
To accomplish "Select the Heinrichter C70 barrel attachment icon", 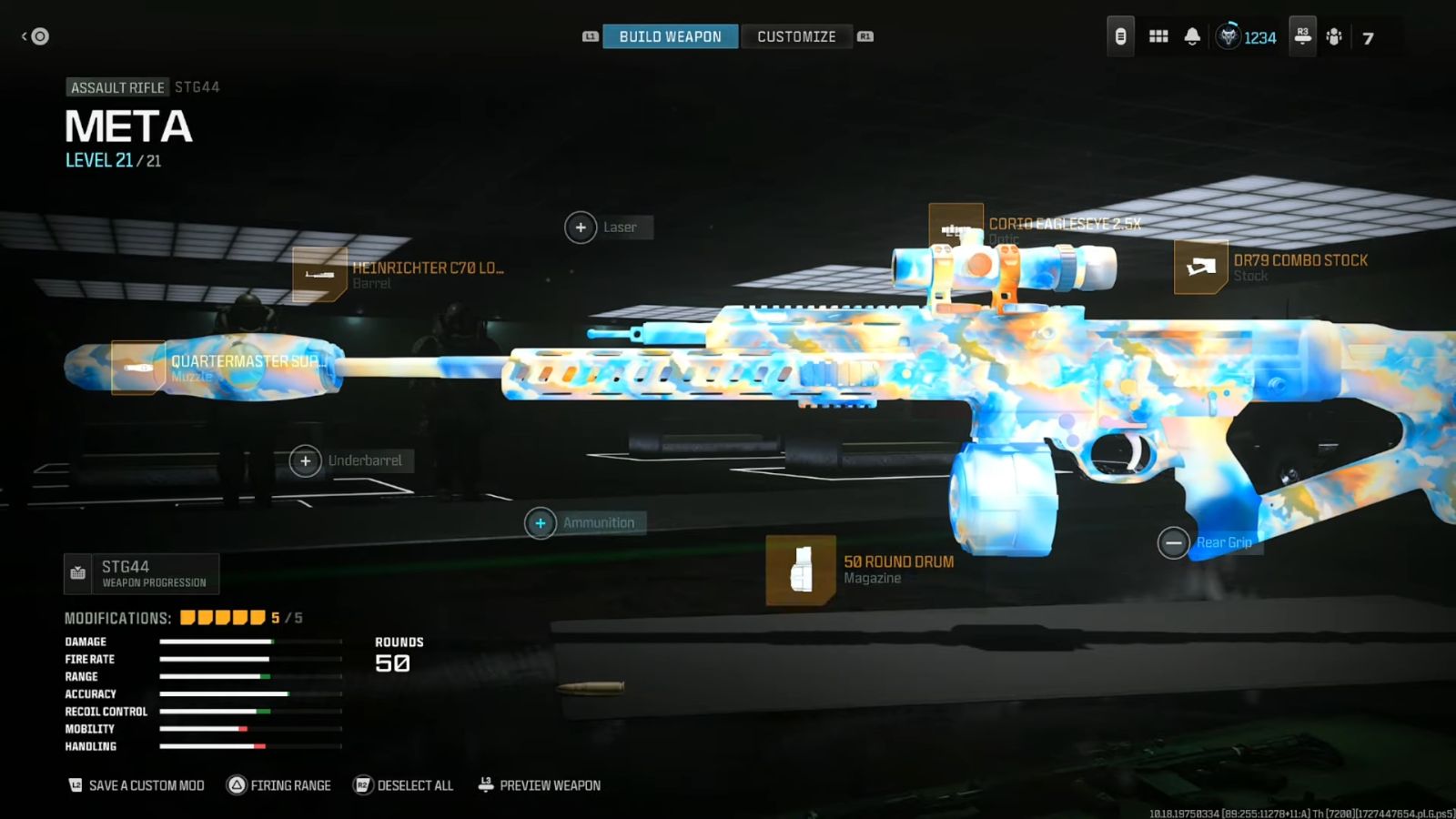I will pos(320,273).
